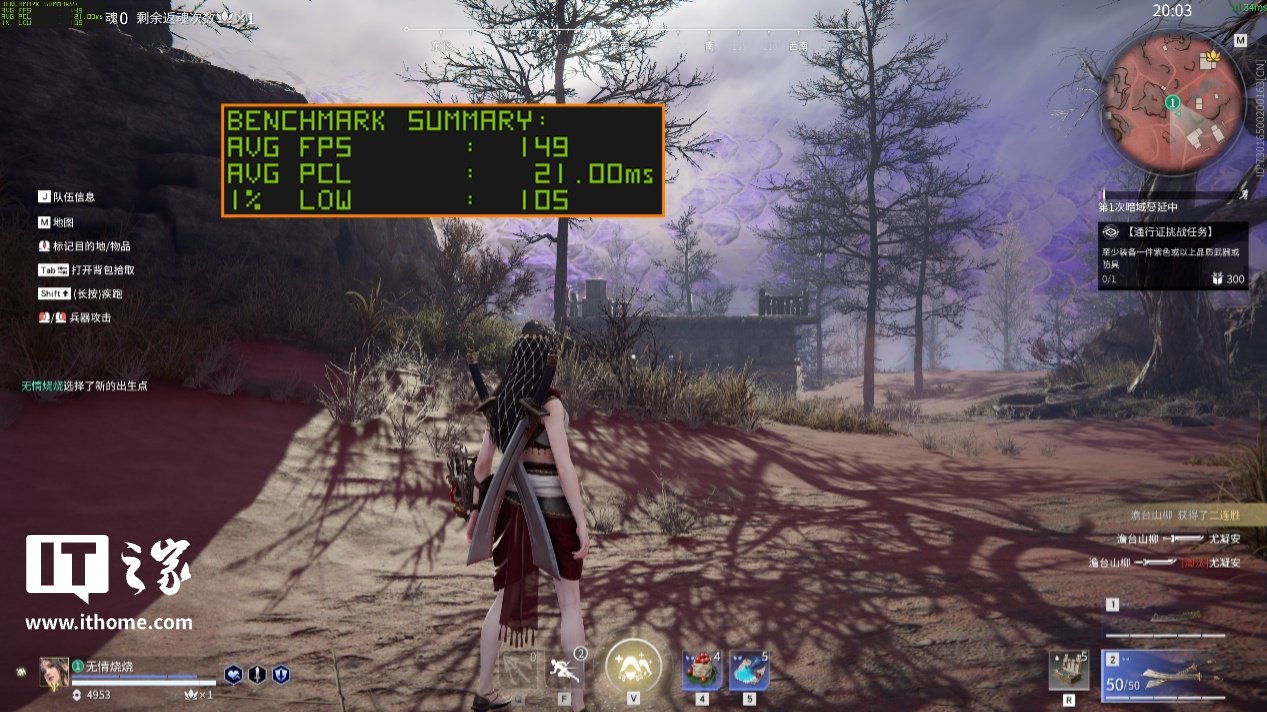Viewport: 1267px width, 712px height.
Task: Use the red berry healing item
Action: coord(701,670)
